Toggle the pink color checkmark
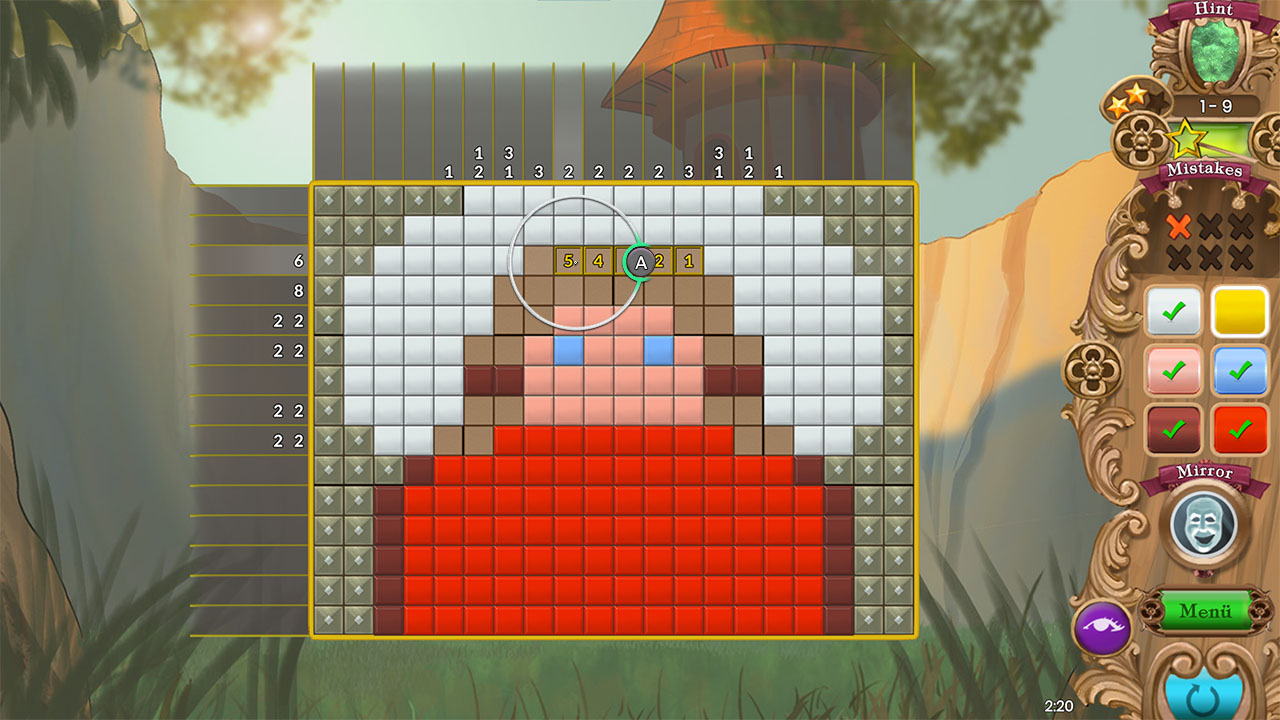 click(1172, 372)
